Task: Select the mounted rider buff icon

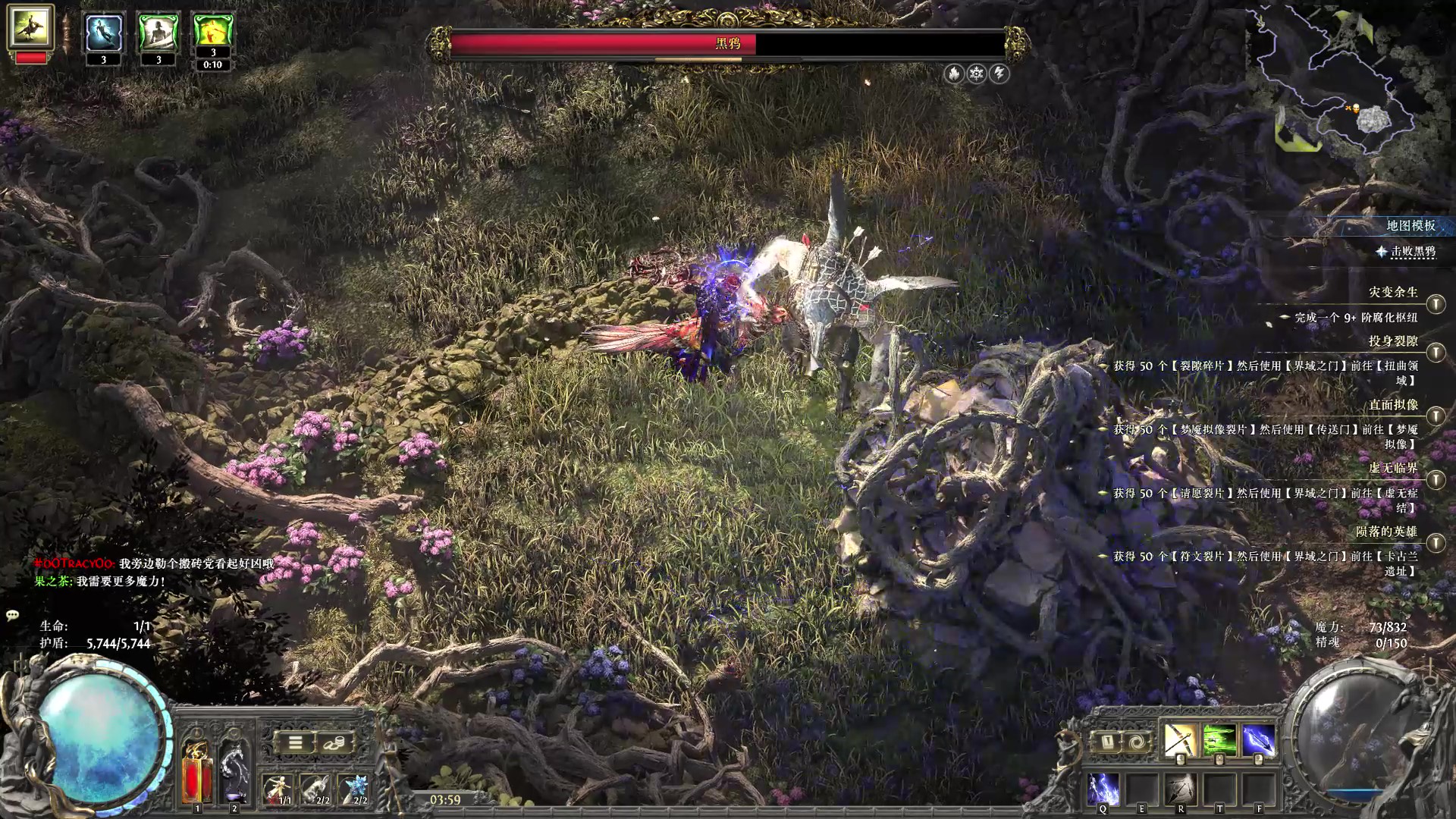Action: pyautogui.click(x=30, y=27)
